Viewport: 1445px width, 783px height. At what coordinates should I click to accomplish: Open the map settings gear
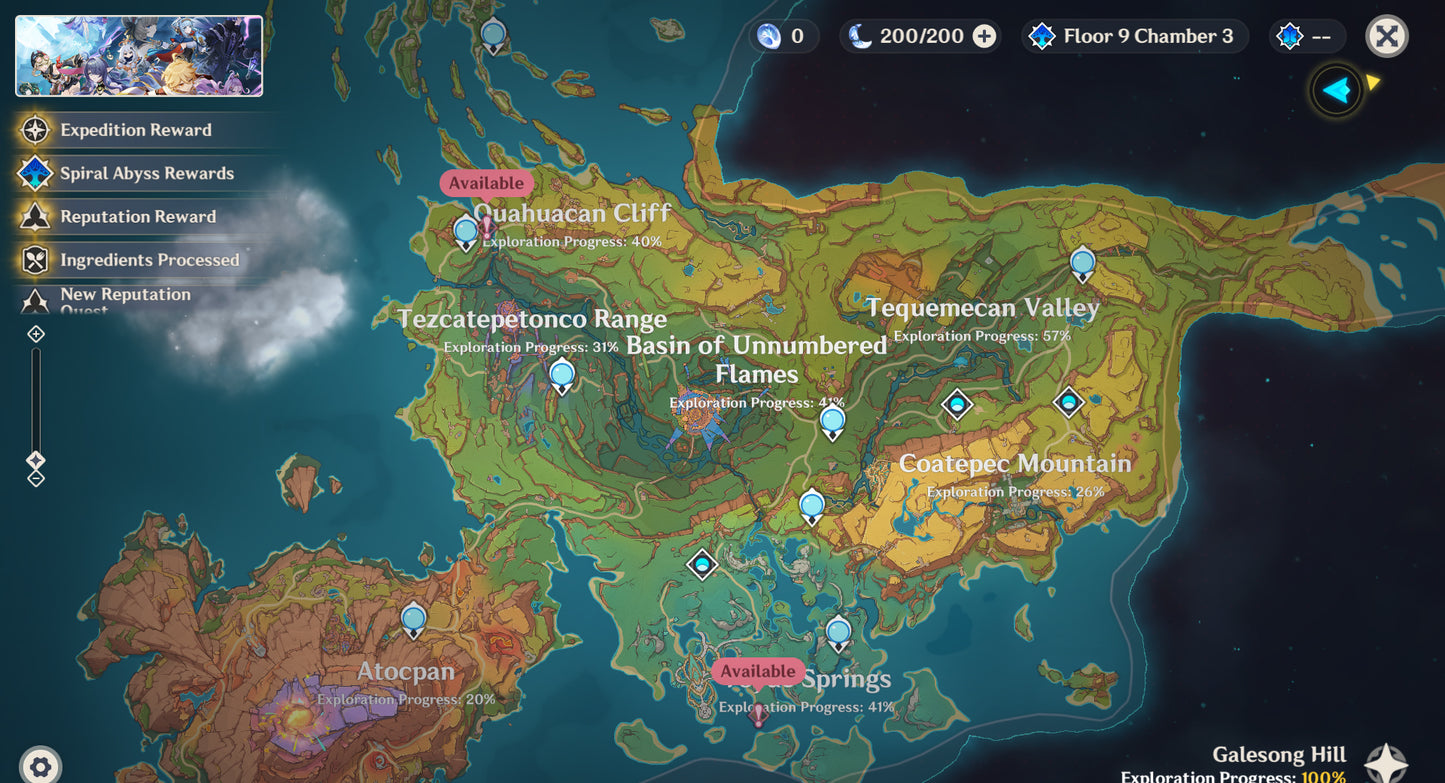pos(40,767)
